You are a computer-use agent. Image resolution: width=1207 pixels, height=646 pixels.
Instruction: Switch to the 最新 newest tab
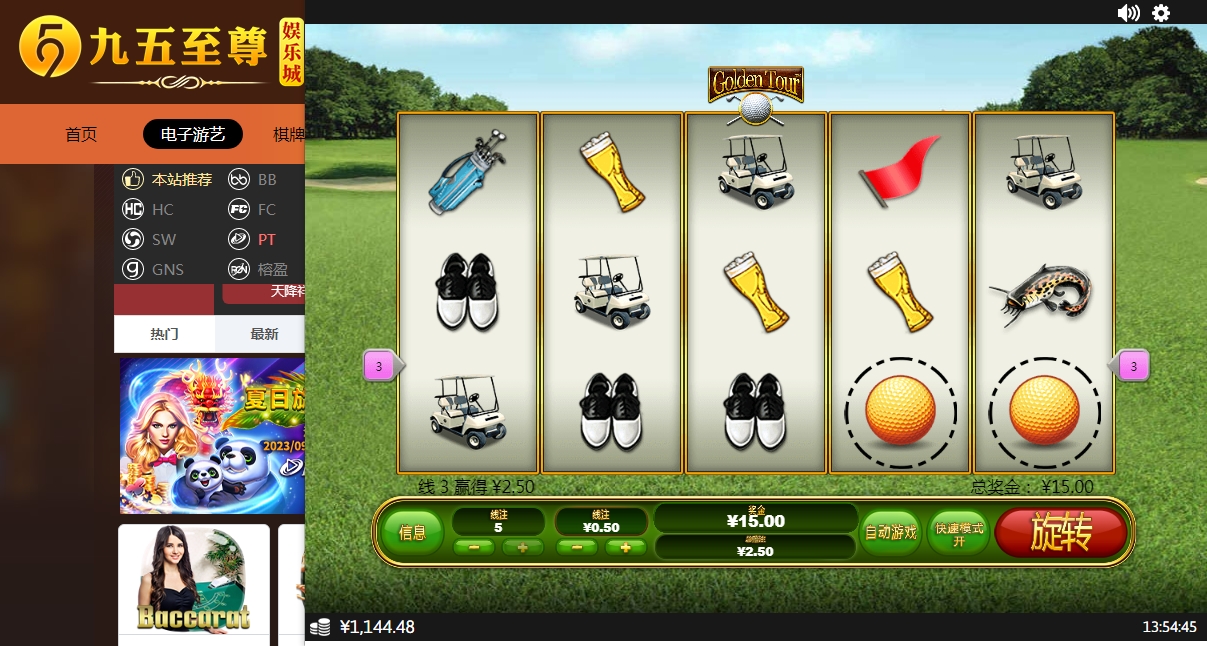point(264,334)
